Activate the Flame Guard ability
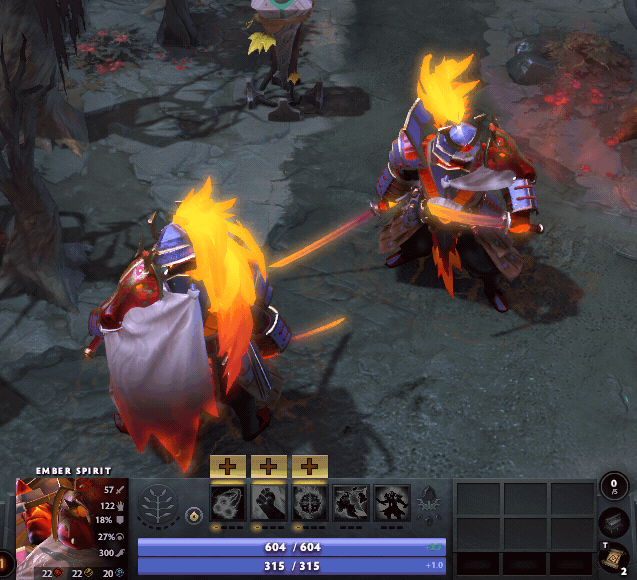This screenshot has height=580, width=637. (x=311, y=502)
